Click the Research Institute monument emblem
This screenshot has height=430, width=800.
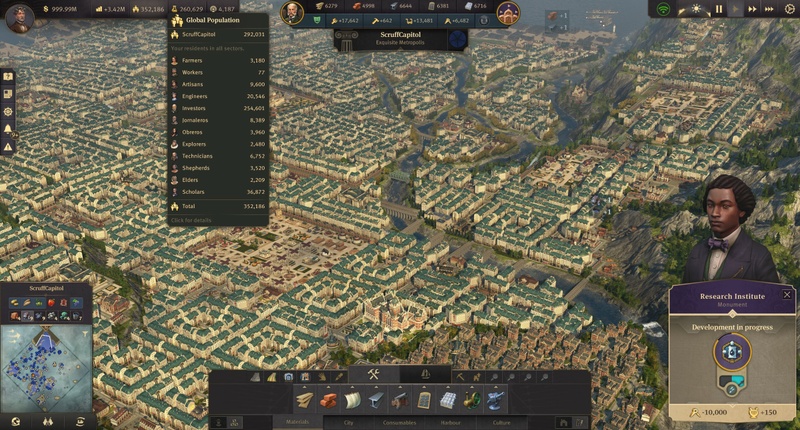731,352
